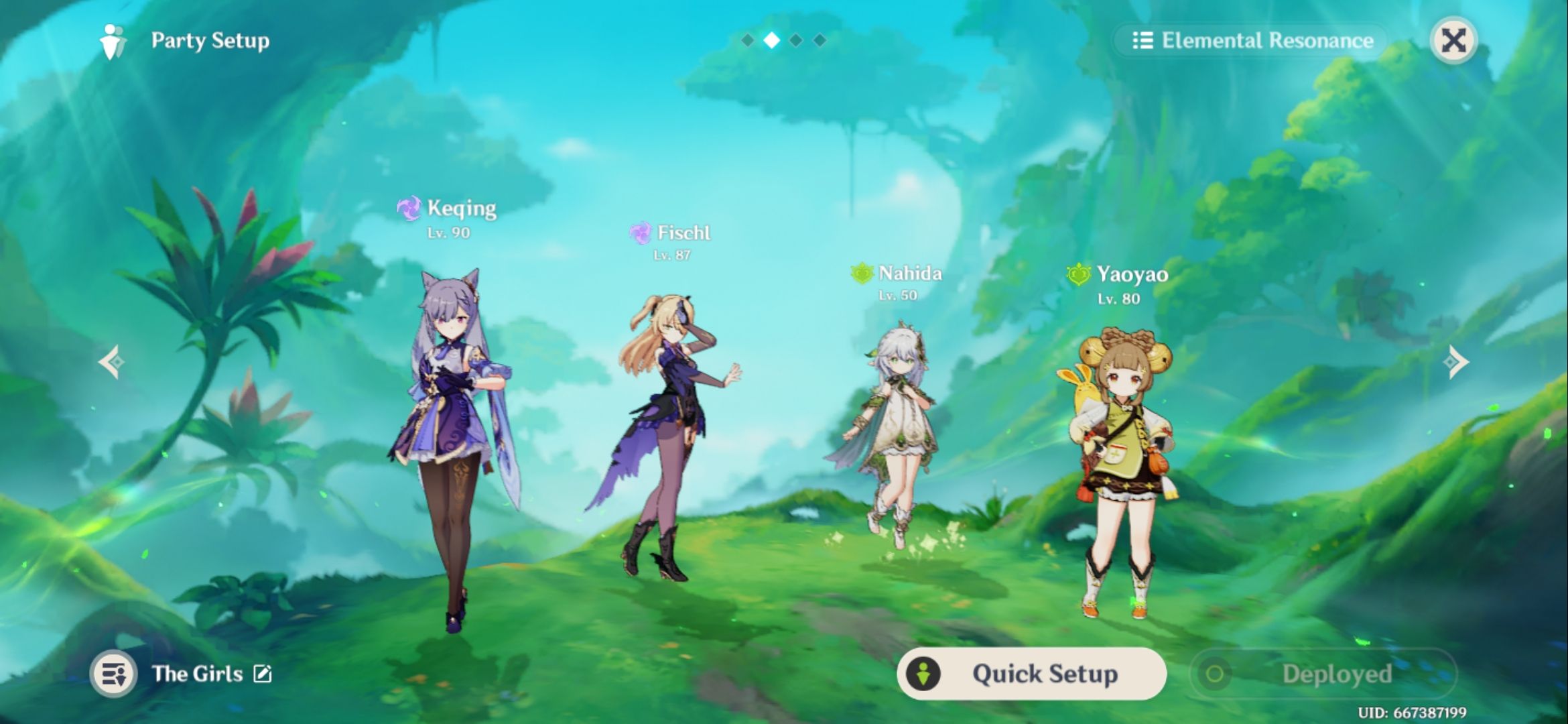Click the Dendro symbol next to Yaoyao
The height and width of the screenshot is (724, 1568).
pos(1080,274)
